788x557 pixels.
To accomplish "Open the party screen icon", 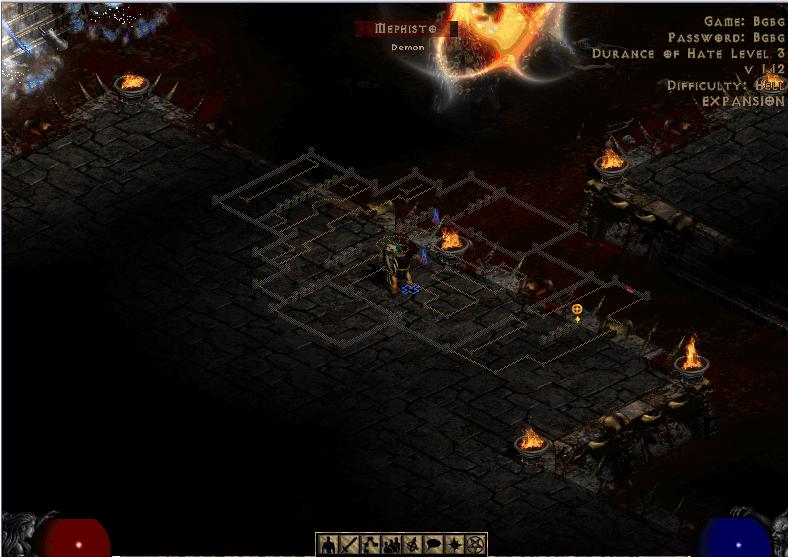I will point(391,545).
